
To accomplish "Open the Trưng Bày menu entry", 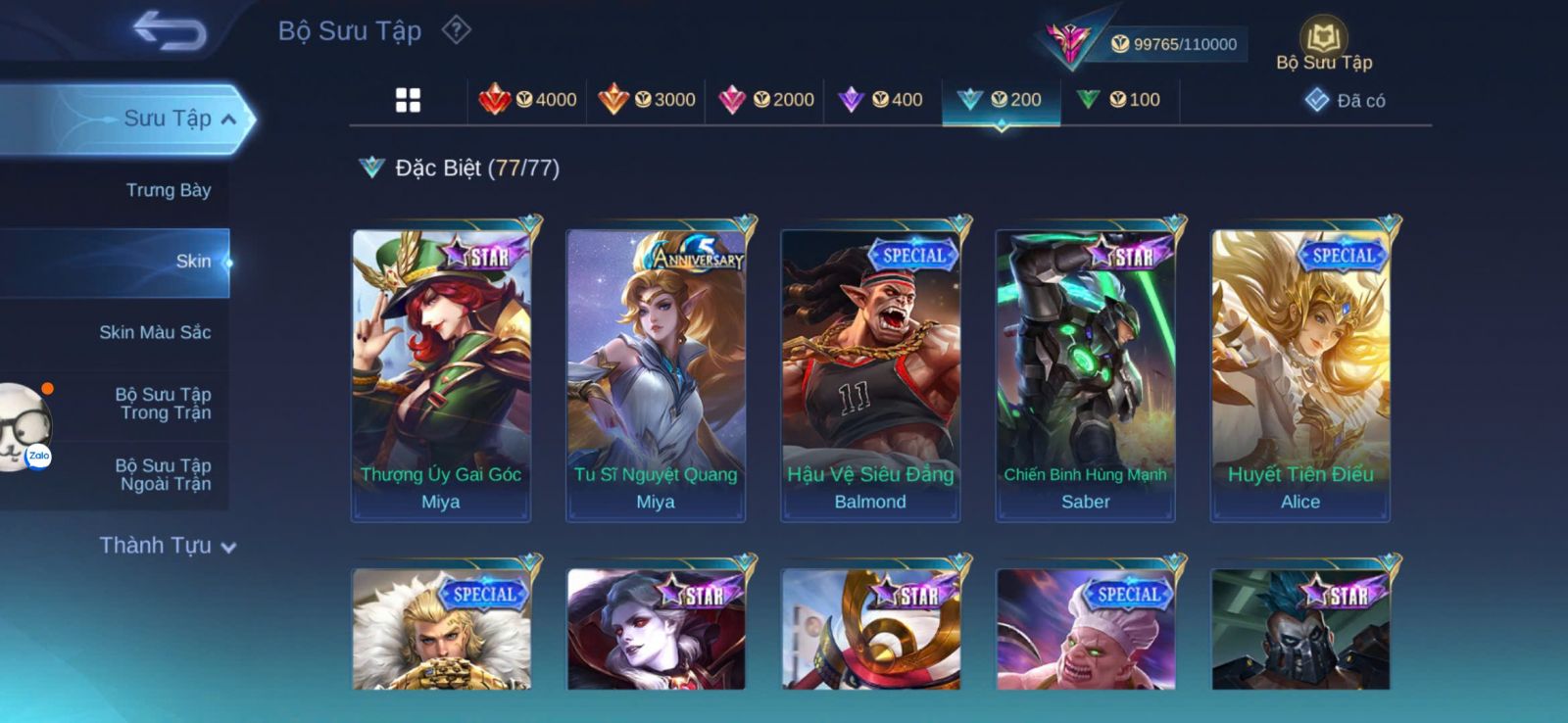I will 168,190.
